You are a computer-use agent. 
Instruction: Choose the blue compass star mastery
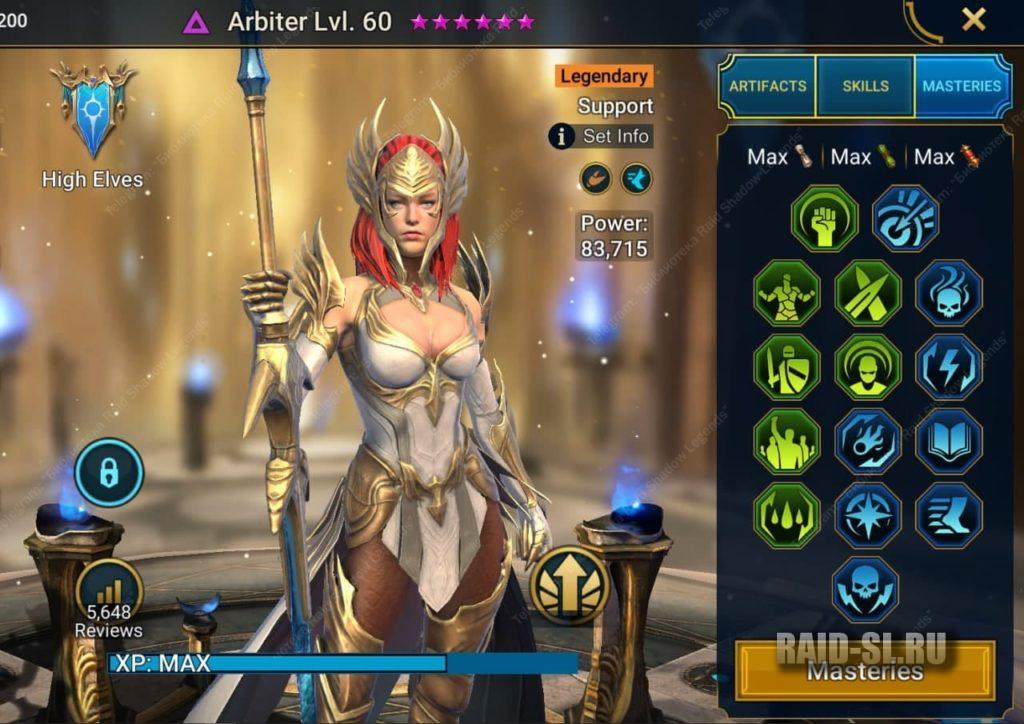(867, 515)
